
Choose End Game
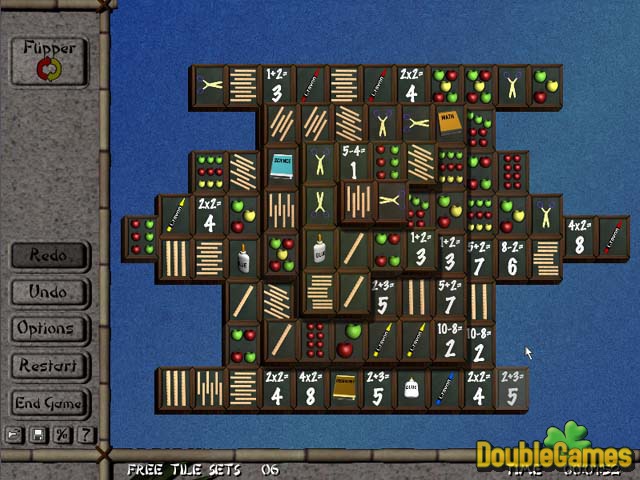49,403
